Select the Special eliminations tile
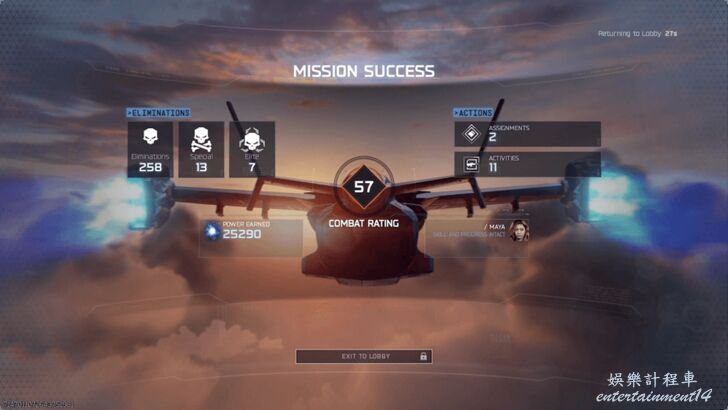The width and height of the screenshot is (728, 410). (x=201, y=149)
